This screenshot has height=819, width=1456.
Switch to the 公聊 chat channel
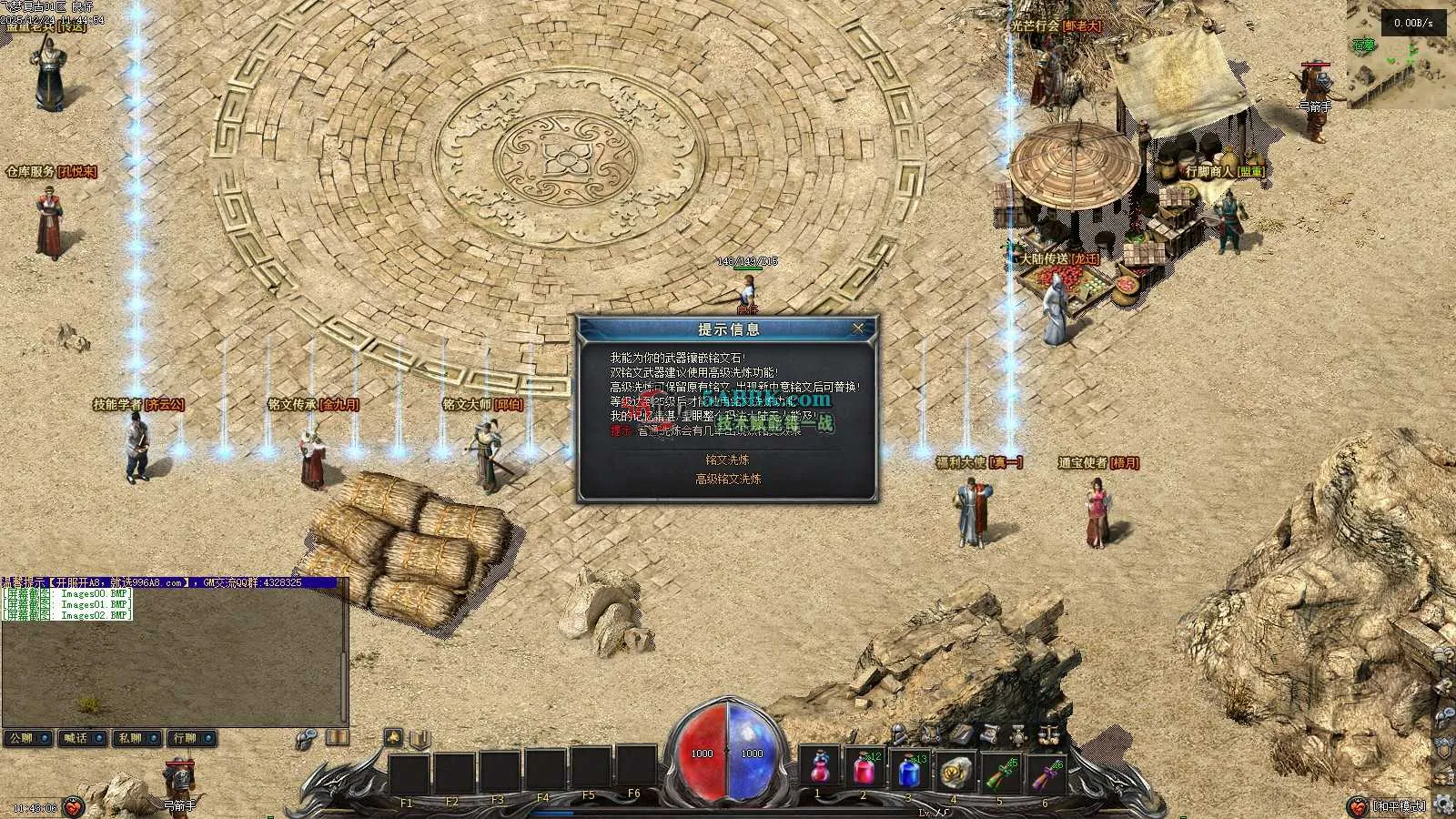(x=28, y=738)
